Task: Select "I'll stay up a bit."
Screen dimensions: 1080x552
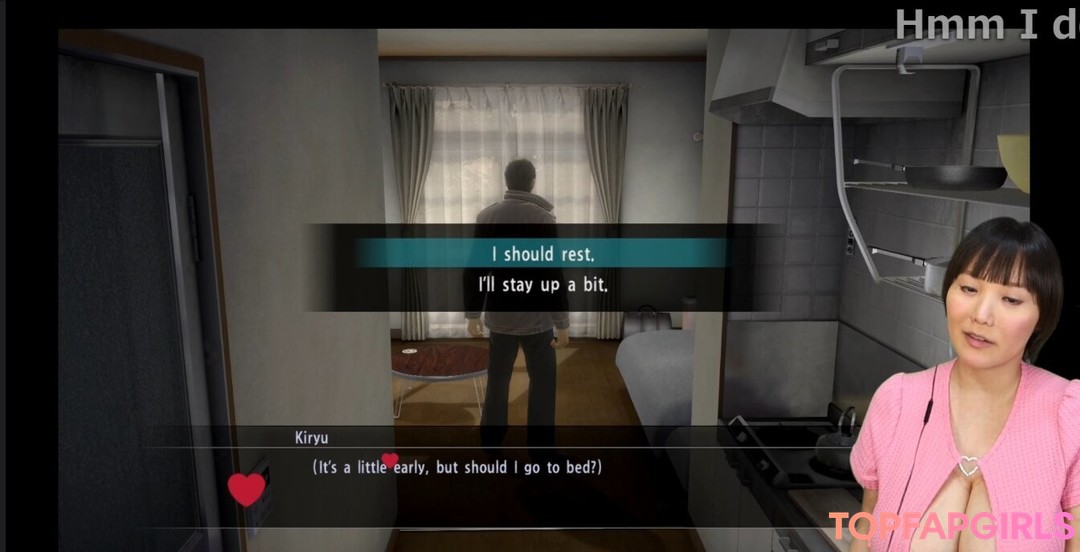Action: [541, 284]
